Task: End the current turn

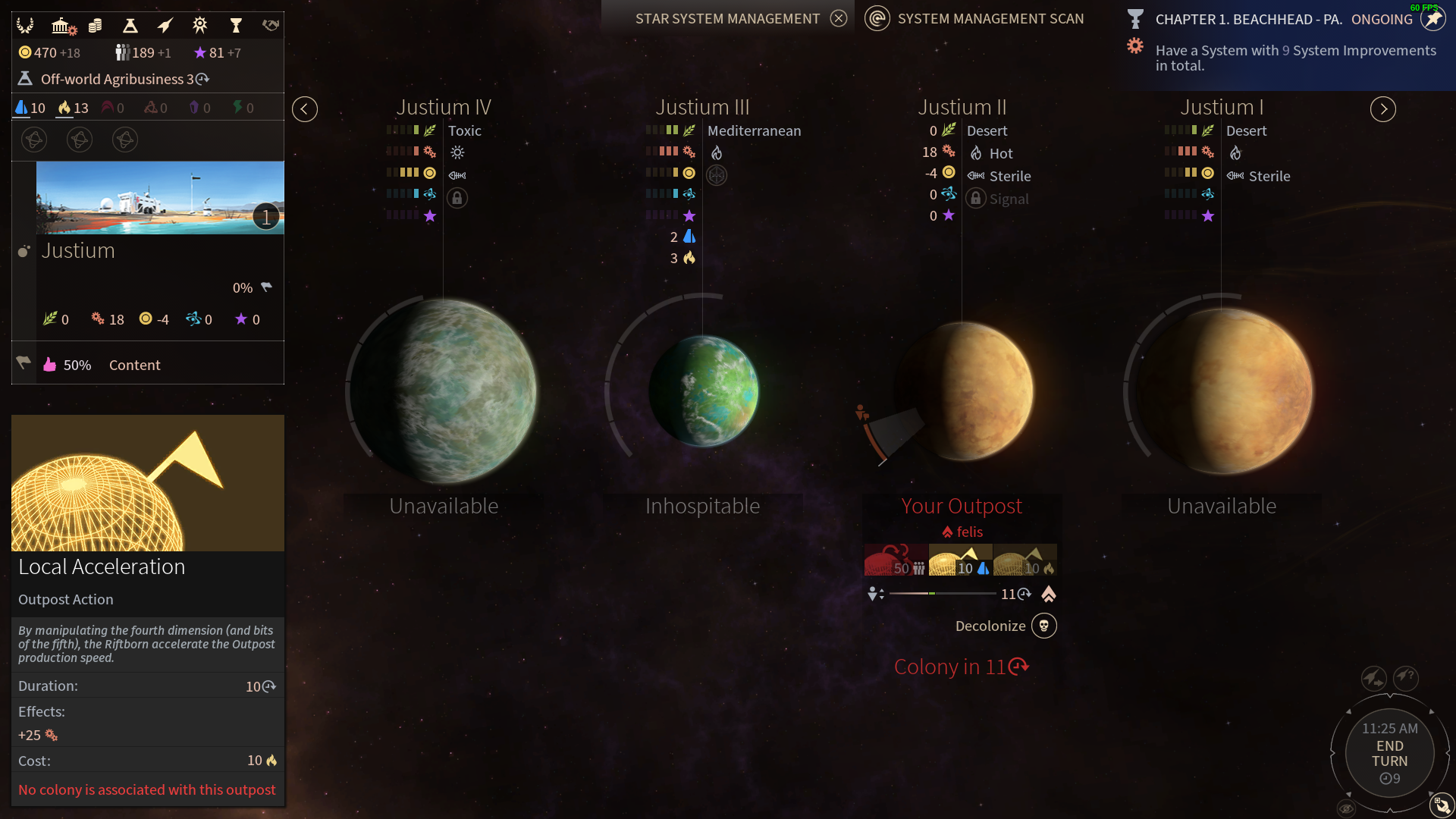Action: [x=1389, y=753]
